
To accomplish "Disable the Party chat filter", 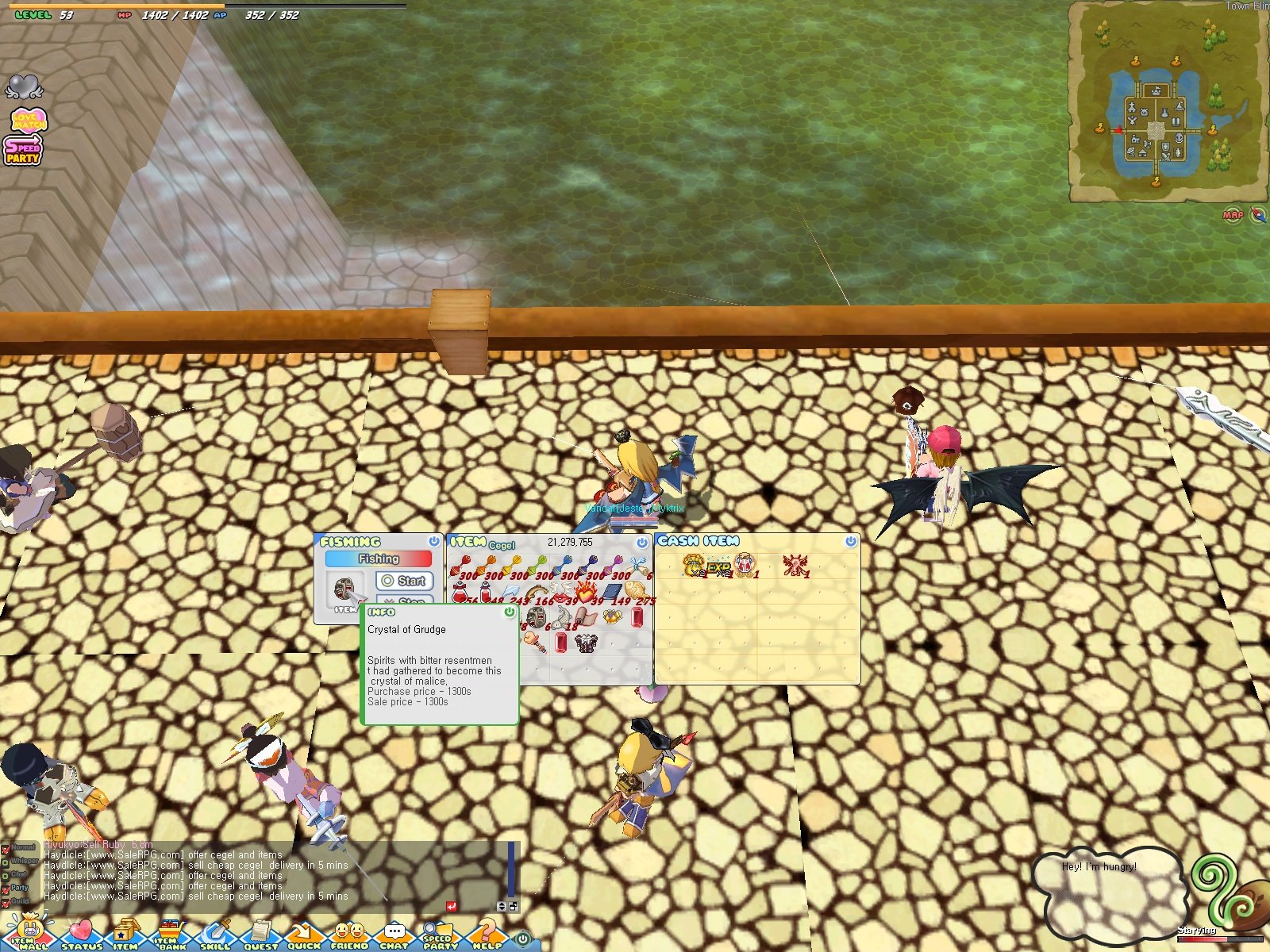I will (x=6, y=889).
